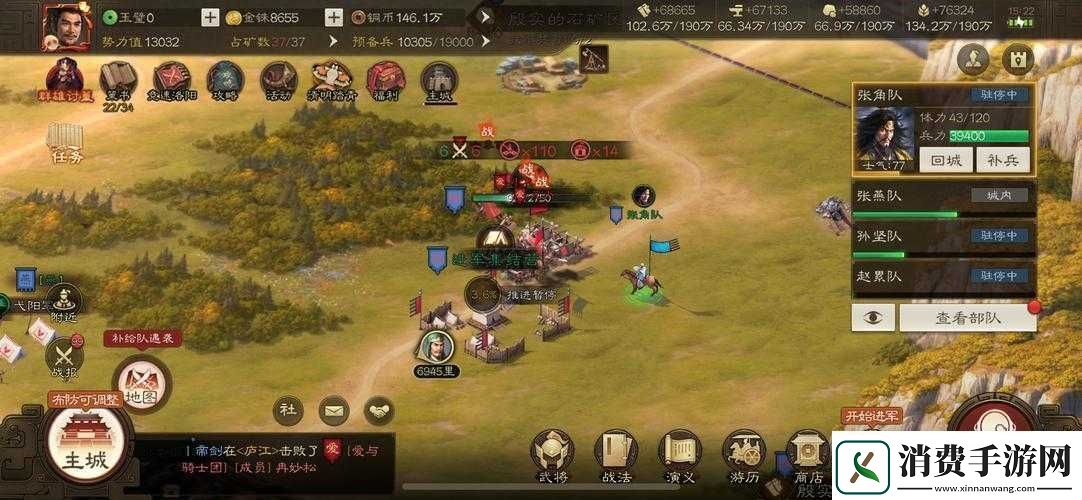Open the handshake diplomacy icon
Viewport: 1082px width, 500px height.
pyautogui.click(x=379, y=410)
